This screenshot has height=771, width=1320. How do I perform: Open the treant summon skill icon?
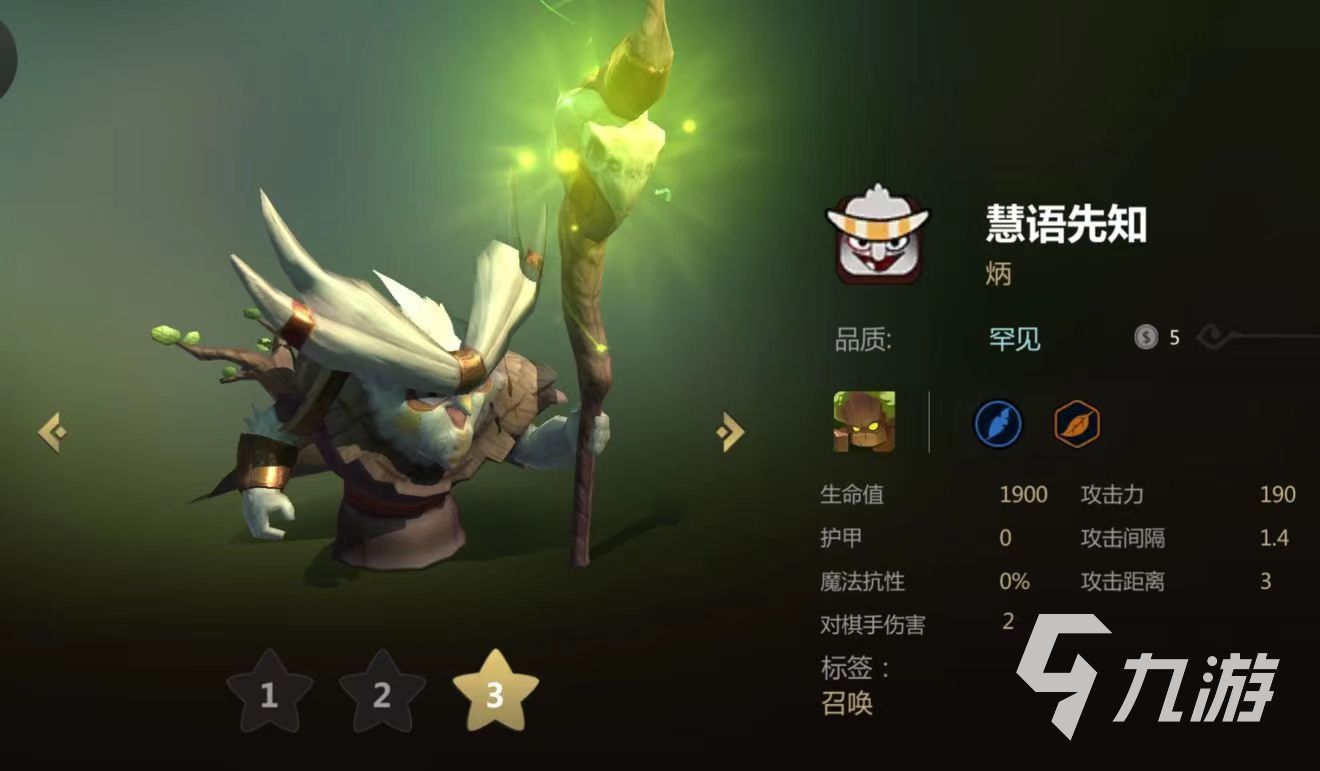(x=864, y=422)
